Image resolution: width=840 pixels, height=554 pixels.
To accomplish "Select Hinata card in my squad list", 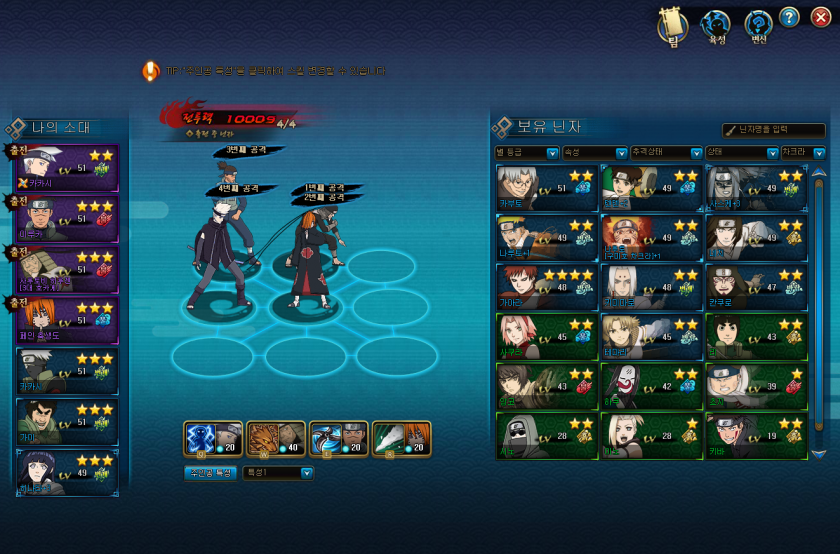I will point(65,473).
